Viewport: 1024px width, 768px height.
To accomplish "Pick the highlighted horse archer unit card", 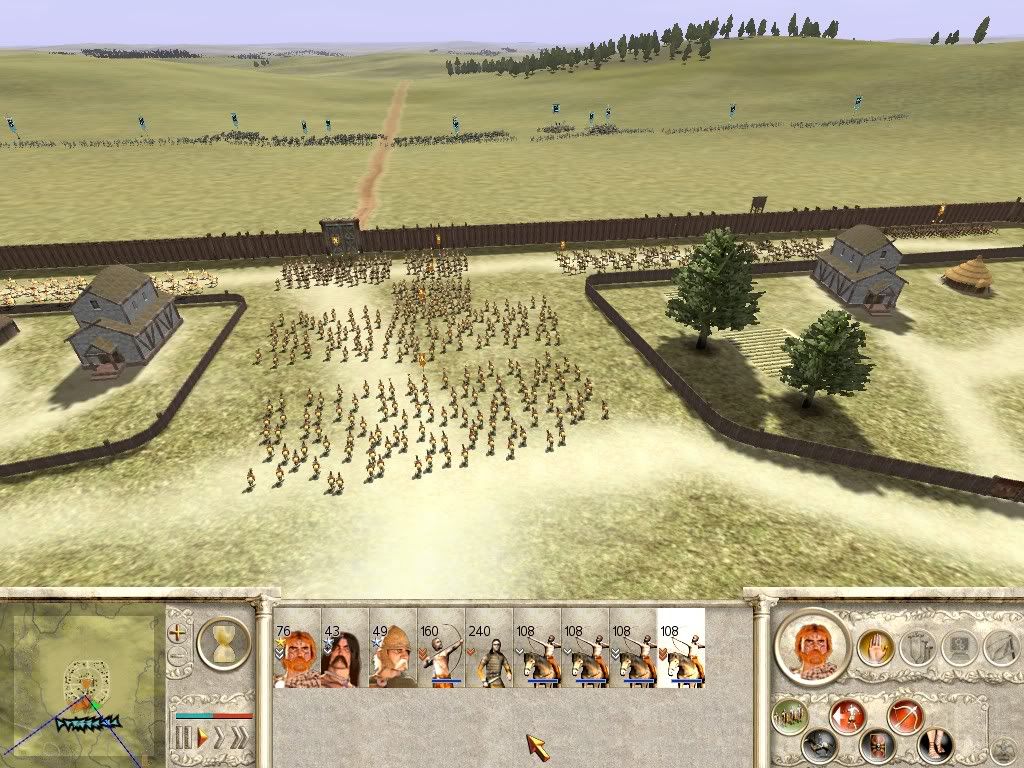I will click(681, 648).
